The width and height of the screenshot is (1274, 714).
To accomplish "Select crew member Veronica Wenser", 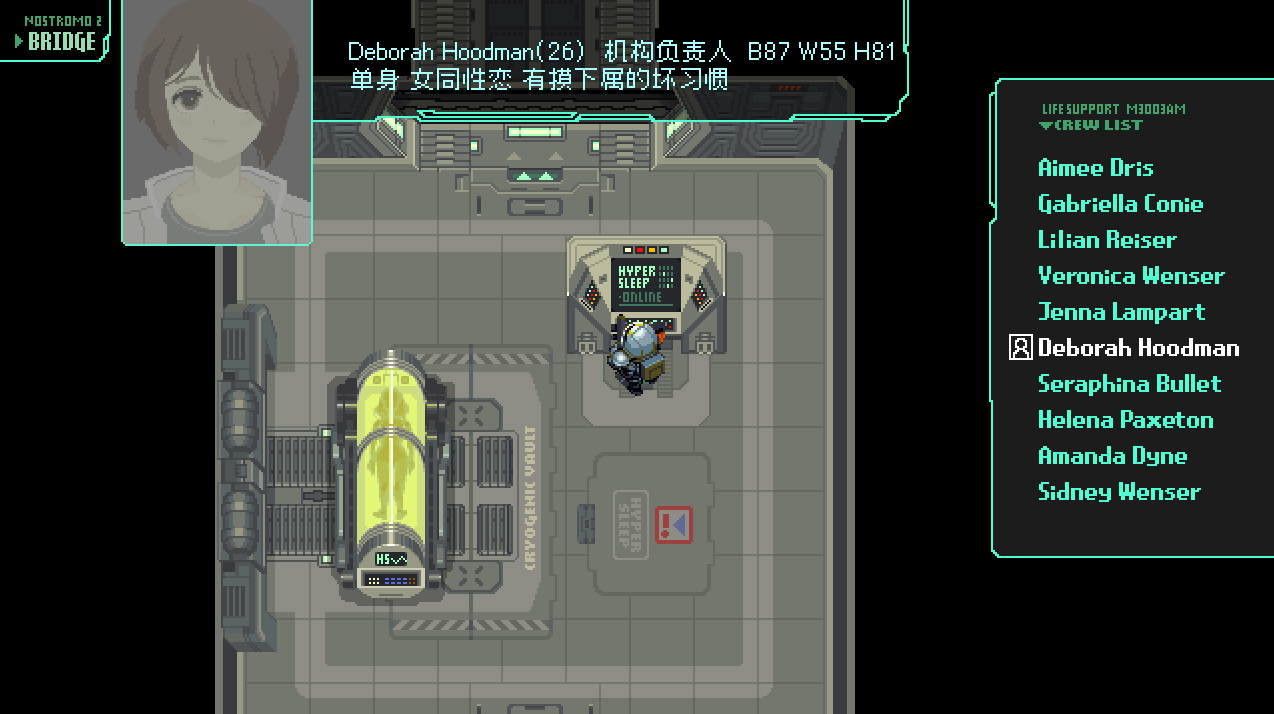I will [1131, 276].
